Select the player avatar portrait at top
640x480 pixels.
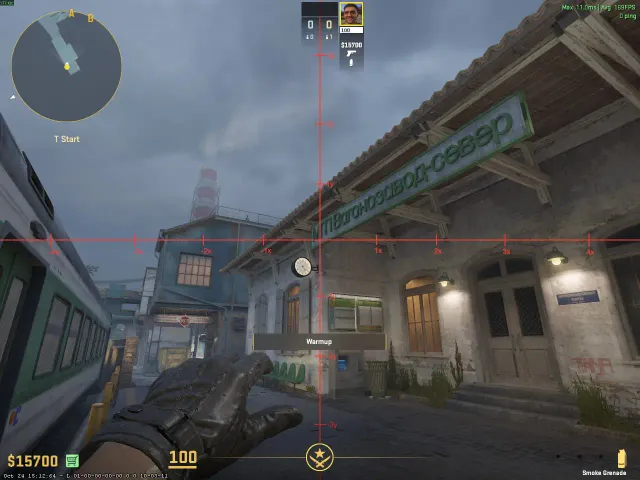click(x=351, y=14)
